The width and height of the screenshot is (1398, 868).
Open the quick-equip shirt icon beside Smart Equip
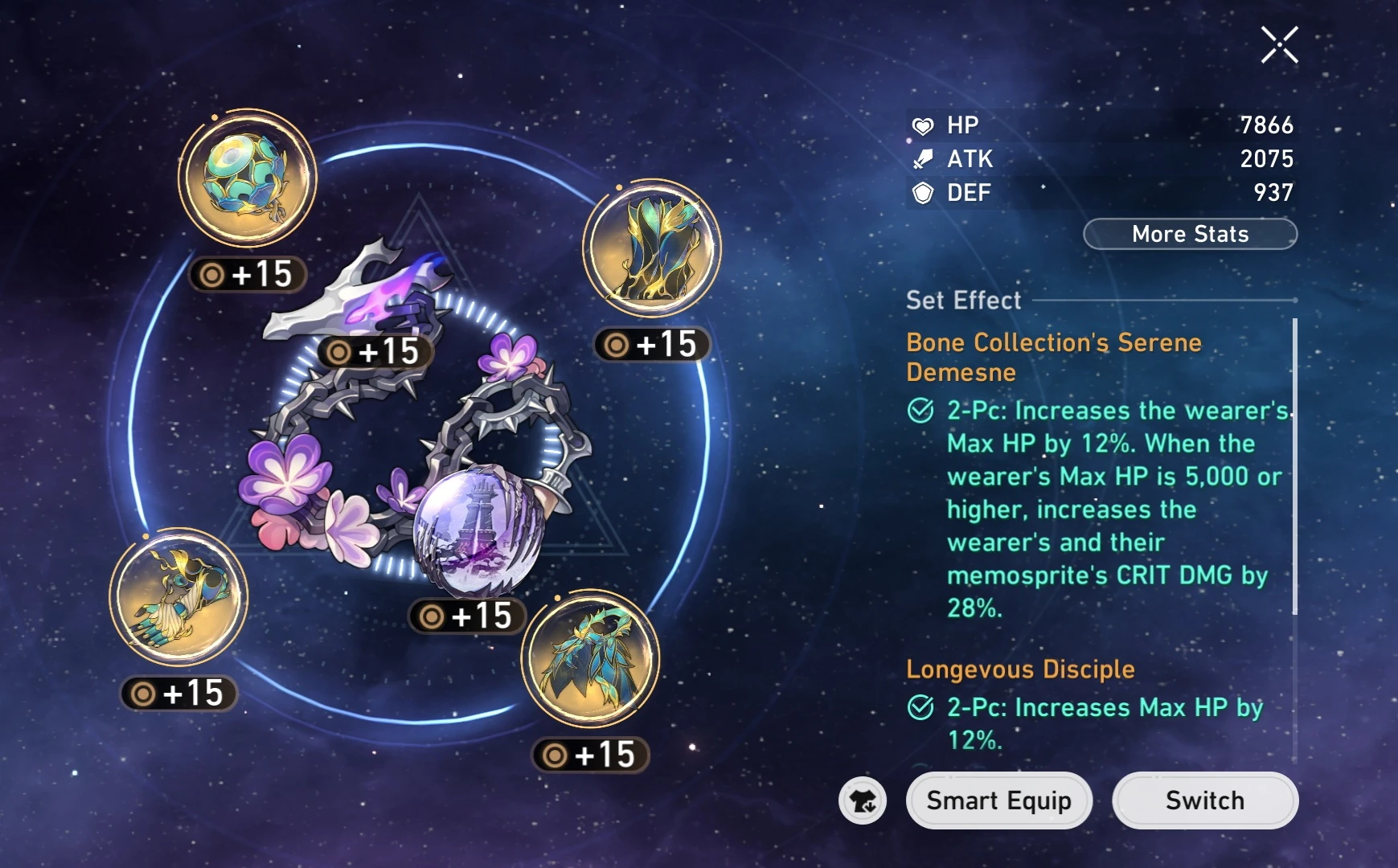click(863, 800)
